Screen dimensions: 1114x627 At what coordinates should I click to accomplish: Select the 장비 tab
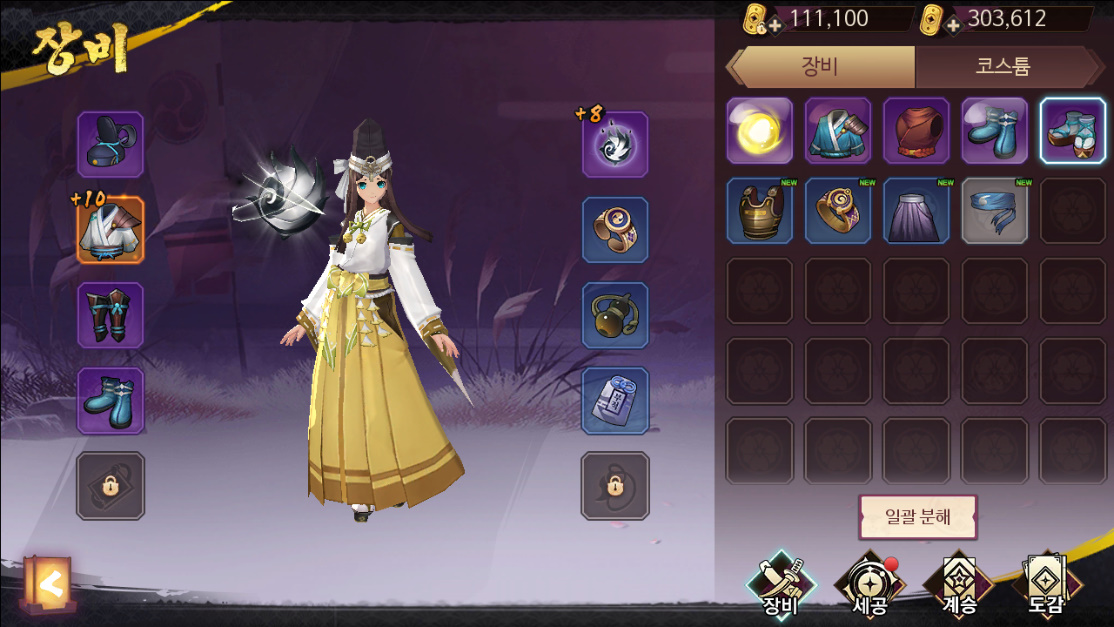pos(822,68)
